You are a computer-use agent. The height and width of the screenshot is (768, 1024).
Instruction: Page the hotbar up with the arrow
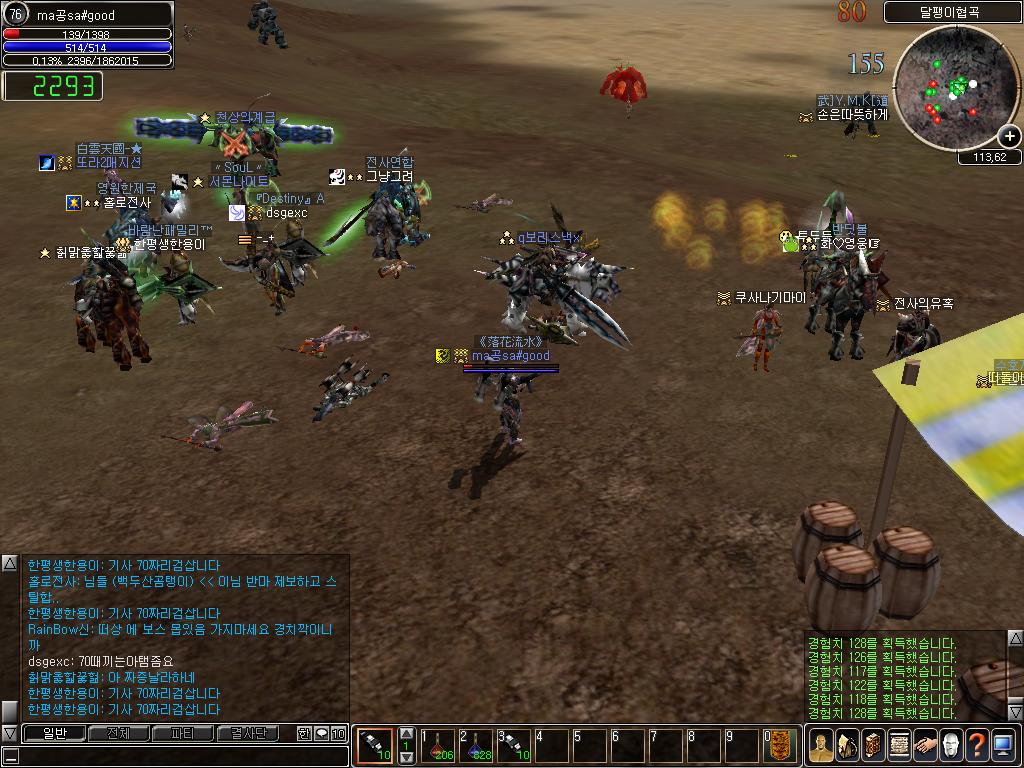pyautogui.click(x=407, y=734)
